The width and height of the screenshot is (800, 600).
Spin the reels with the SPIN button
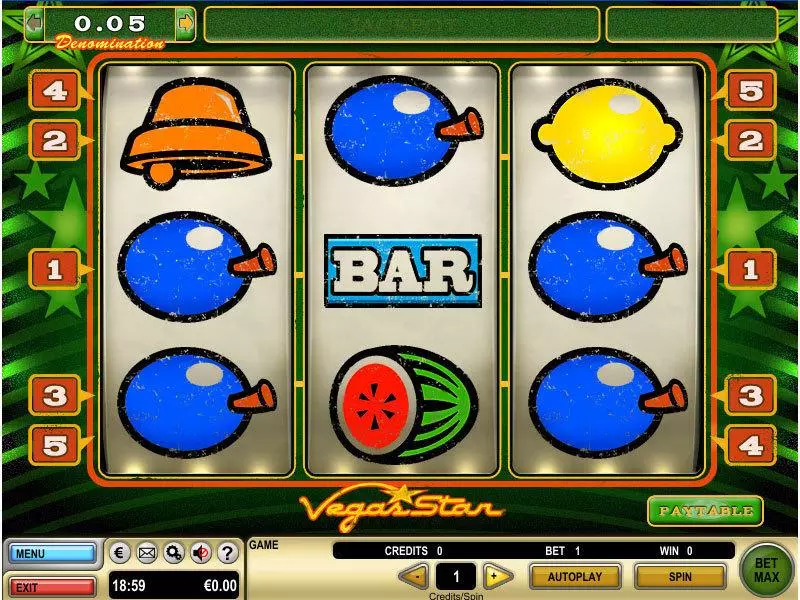[x=680, y=576]
